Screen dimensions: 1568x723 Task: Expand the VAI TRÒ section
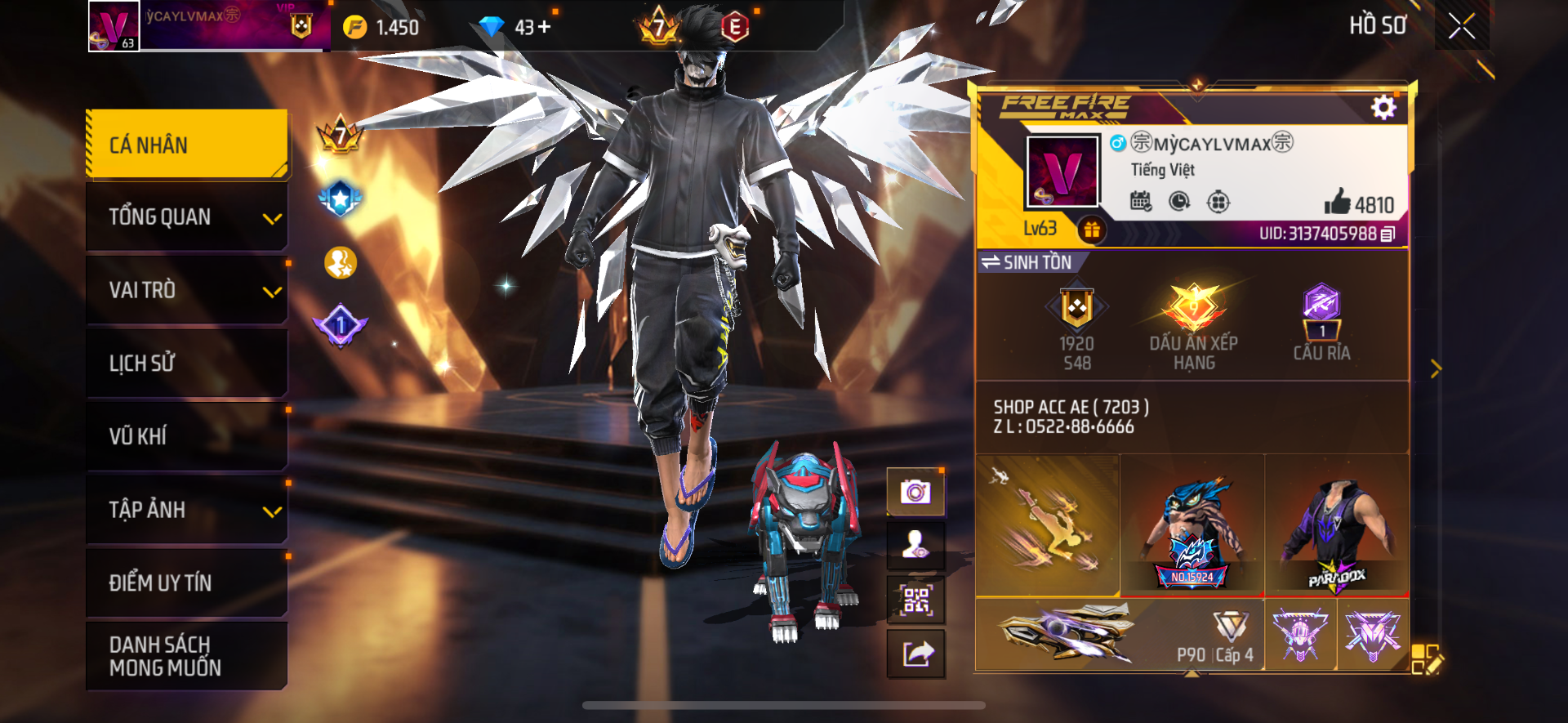[187, 290]
